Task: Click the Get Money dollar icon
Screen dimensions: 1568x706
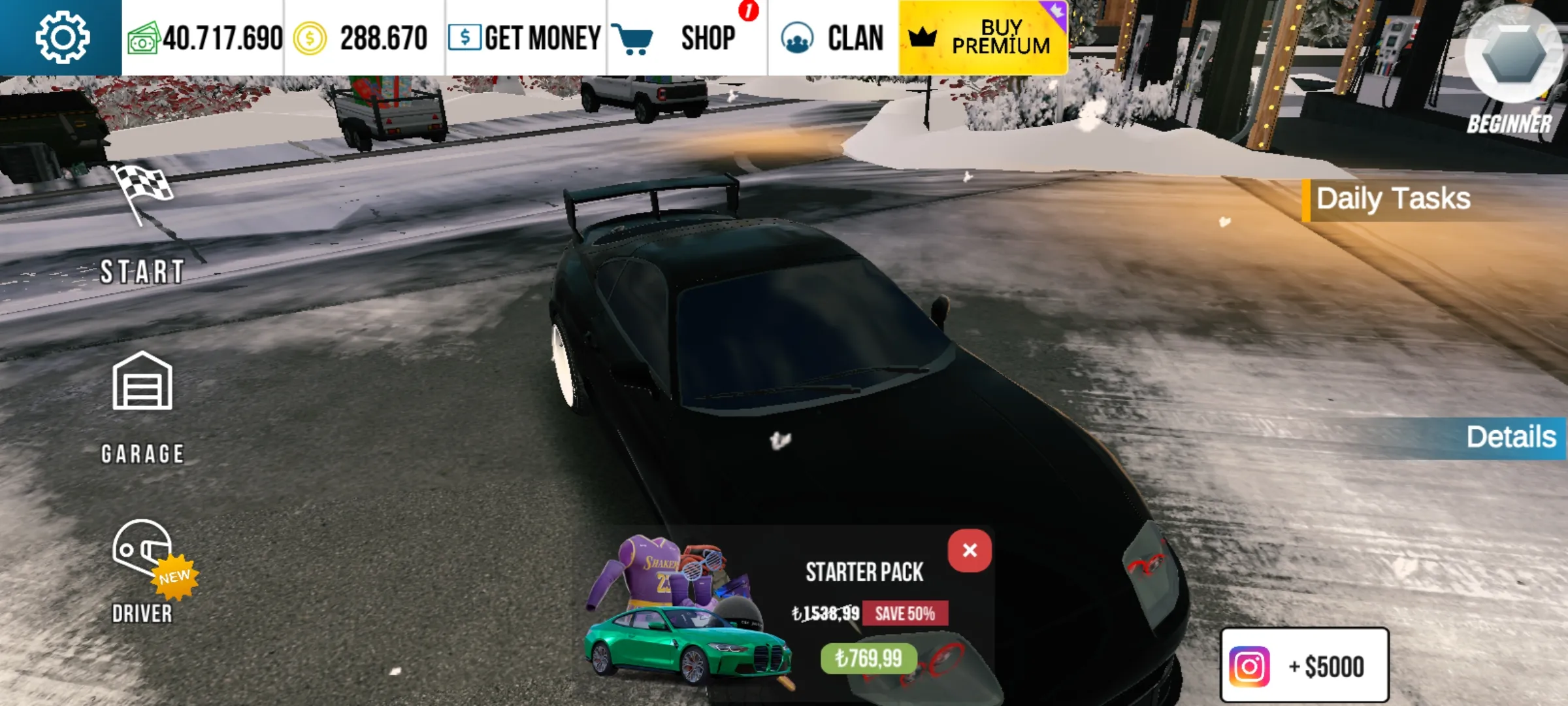Action: (x=465, y=37)
